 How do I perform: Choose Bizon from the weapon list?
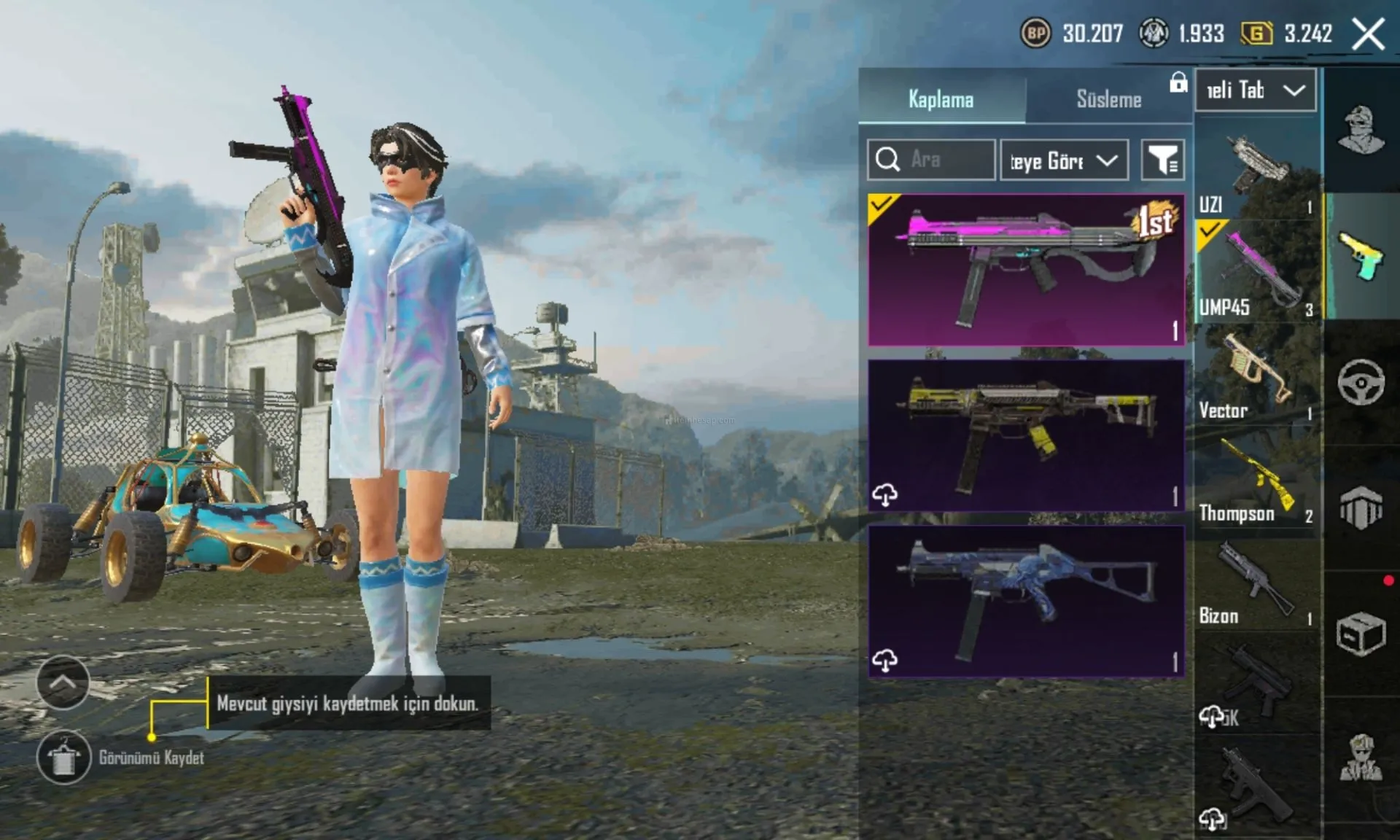pyautogui.click(x=1257, y=582)
